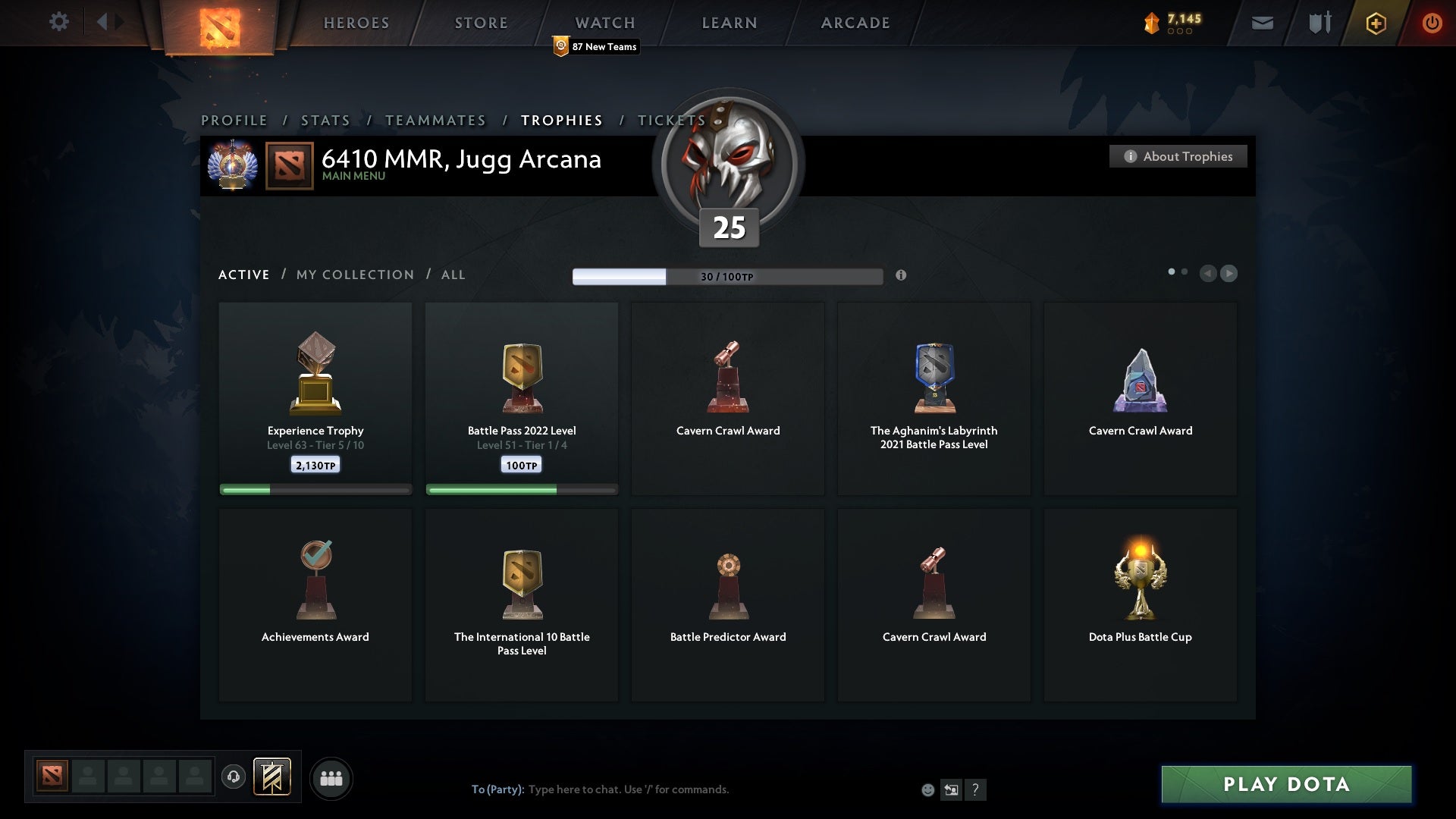Click the About Trophies button
1456x819 pixels.
[x=1178, y=156]
